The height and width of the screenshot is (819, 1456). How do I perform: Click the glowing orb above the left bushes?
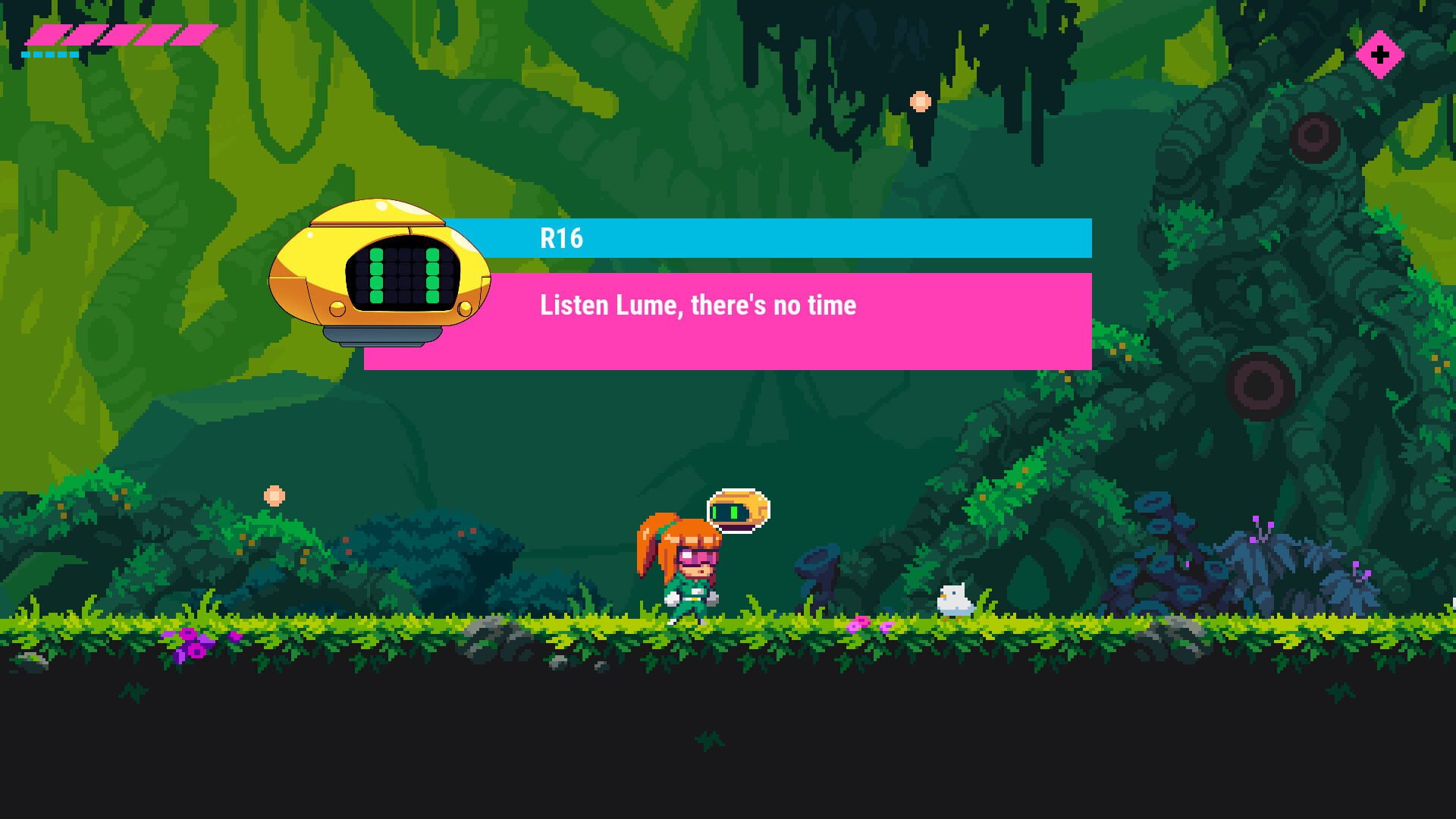click(273, 494)
